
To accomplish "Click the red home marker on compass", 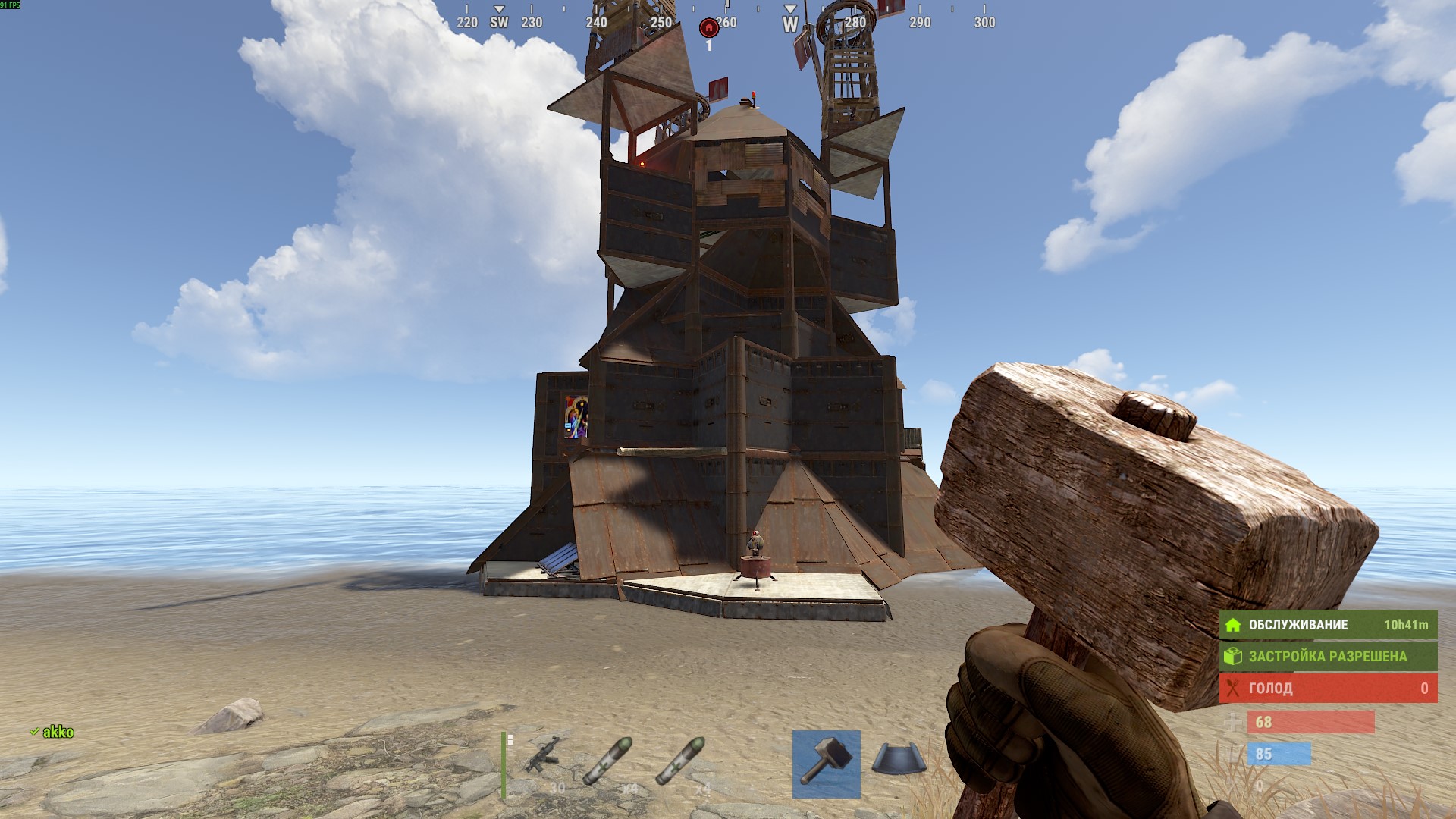I will [x=708, y=29].
